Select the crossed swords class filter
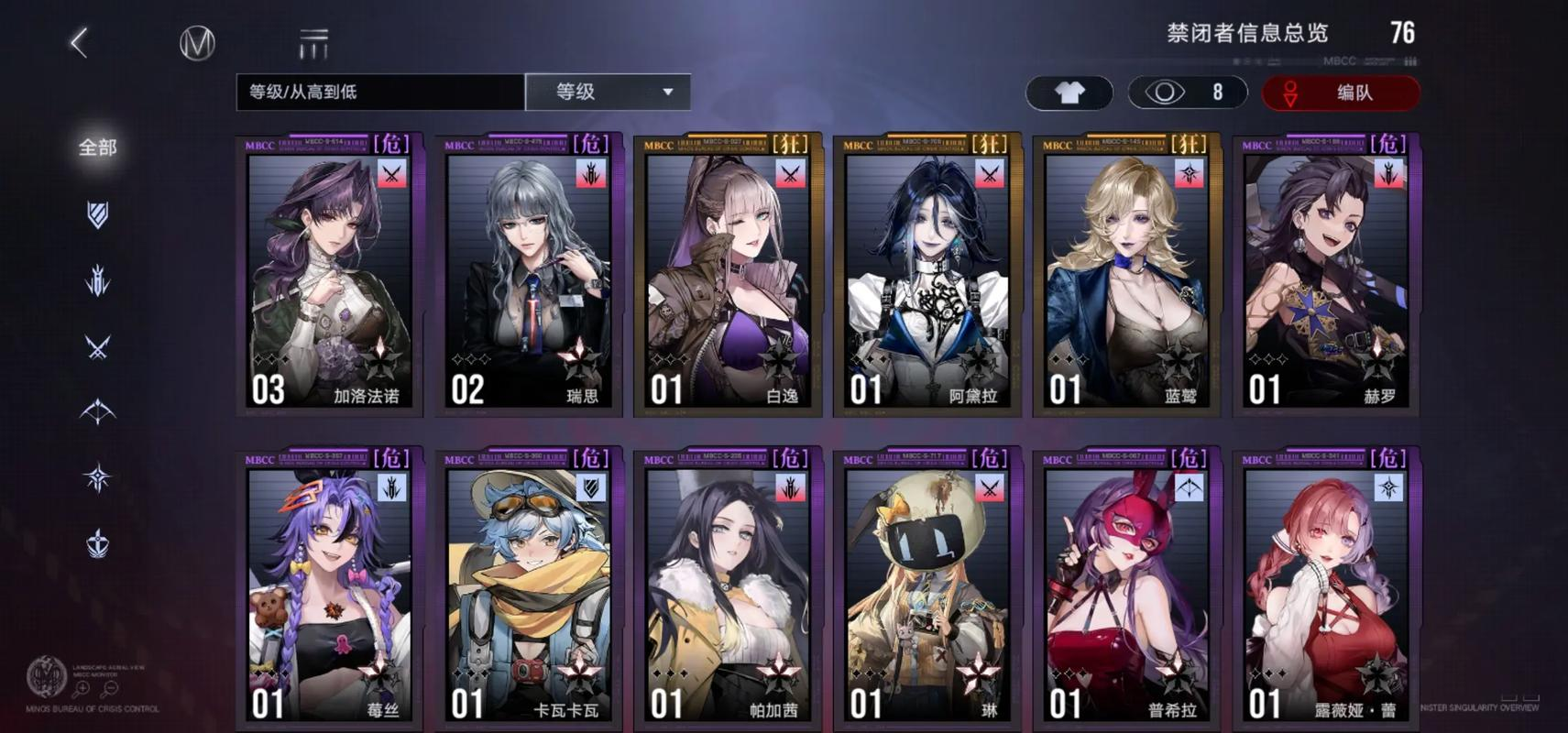 click(96, 346)
